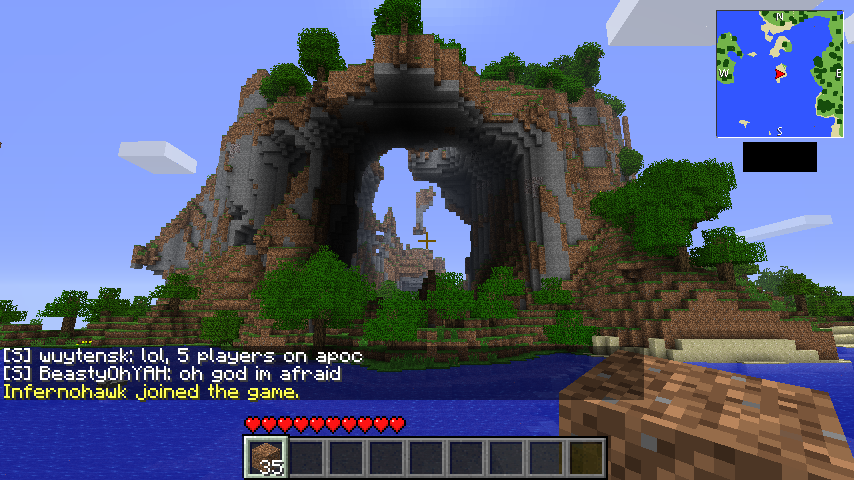This screenshot has height=480, width=854.
Task: Click wuytensk's chat message
Action: pos(182,356)
